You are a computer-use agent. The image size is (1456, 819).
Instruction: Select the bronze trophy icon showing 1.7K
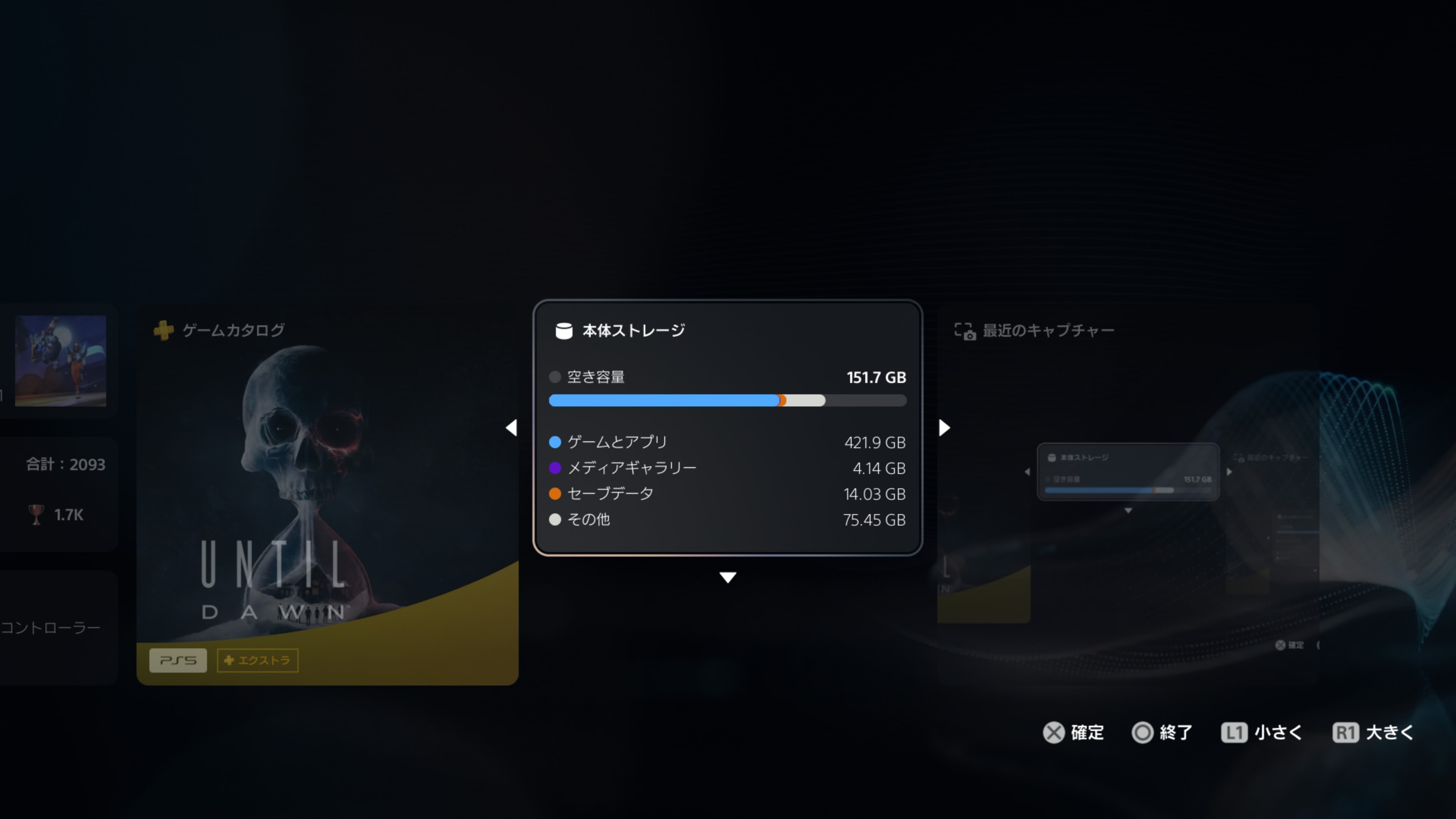pos(36,515)
